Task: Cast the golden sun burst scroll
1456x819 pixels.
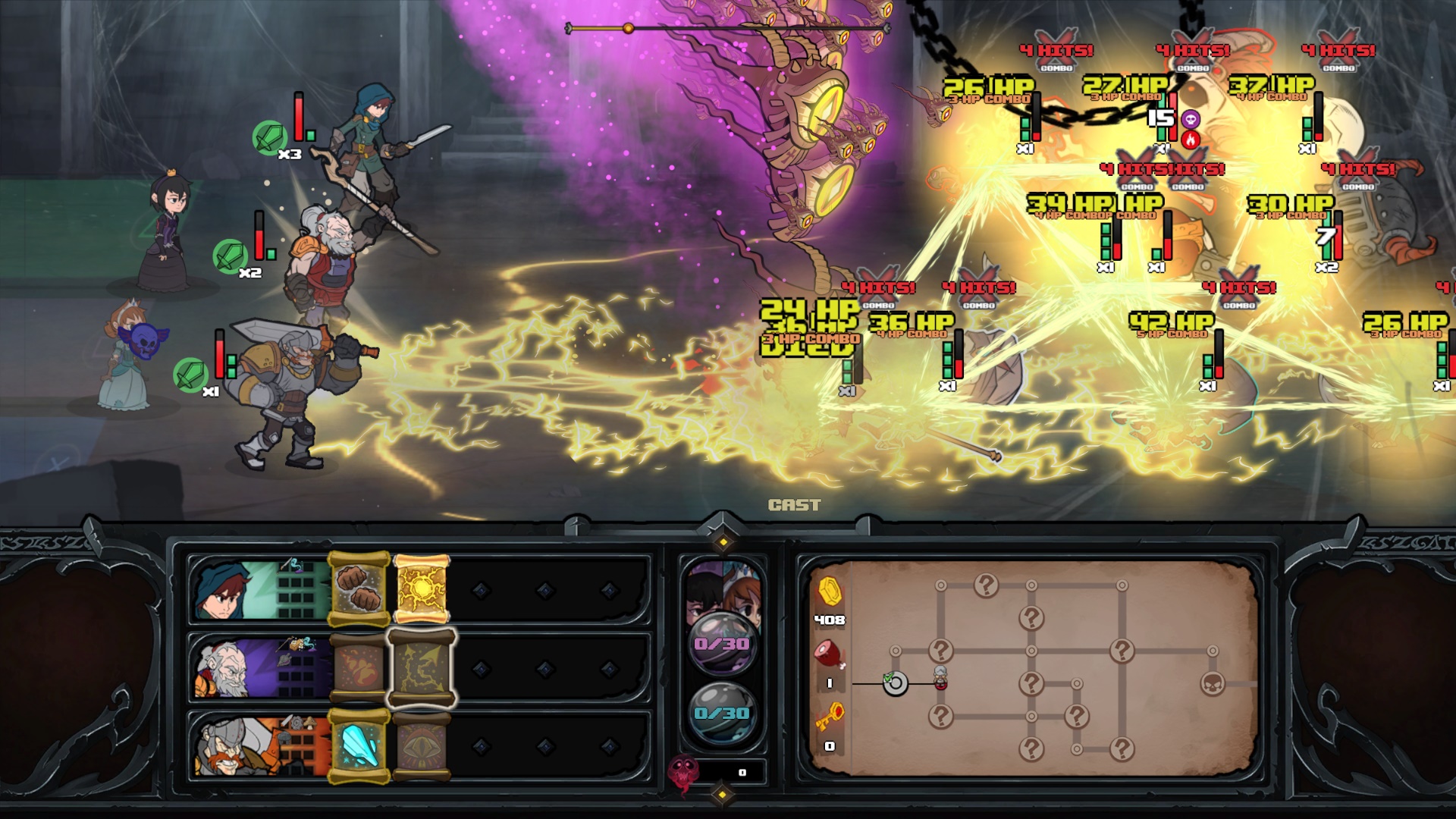Action: pyautogui.click(x=422, y=588)
